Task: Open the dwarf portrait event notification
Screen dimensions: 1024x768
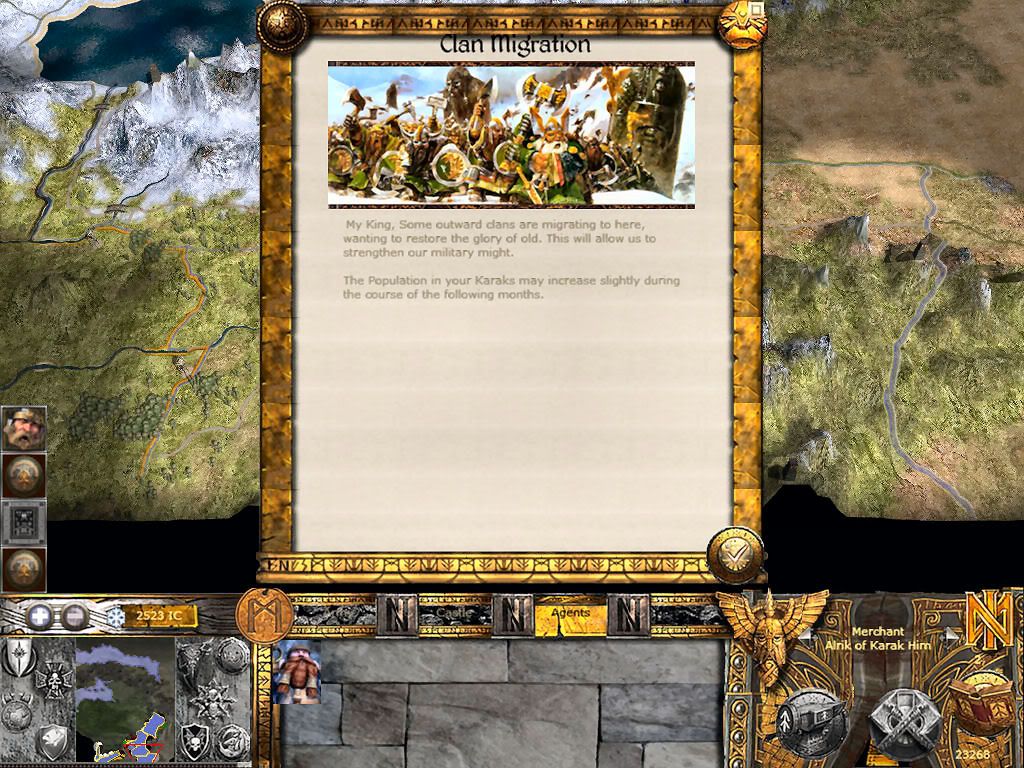Action: tap(22, 428)
